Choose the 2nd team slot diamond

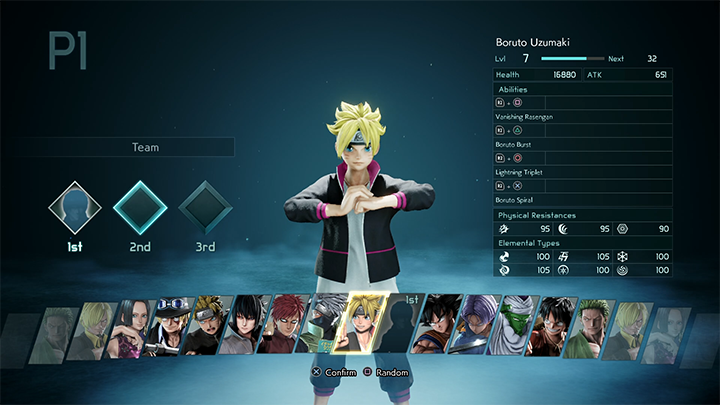[x=139, y=207]
